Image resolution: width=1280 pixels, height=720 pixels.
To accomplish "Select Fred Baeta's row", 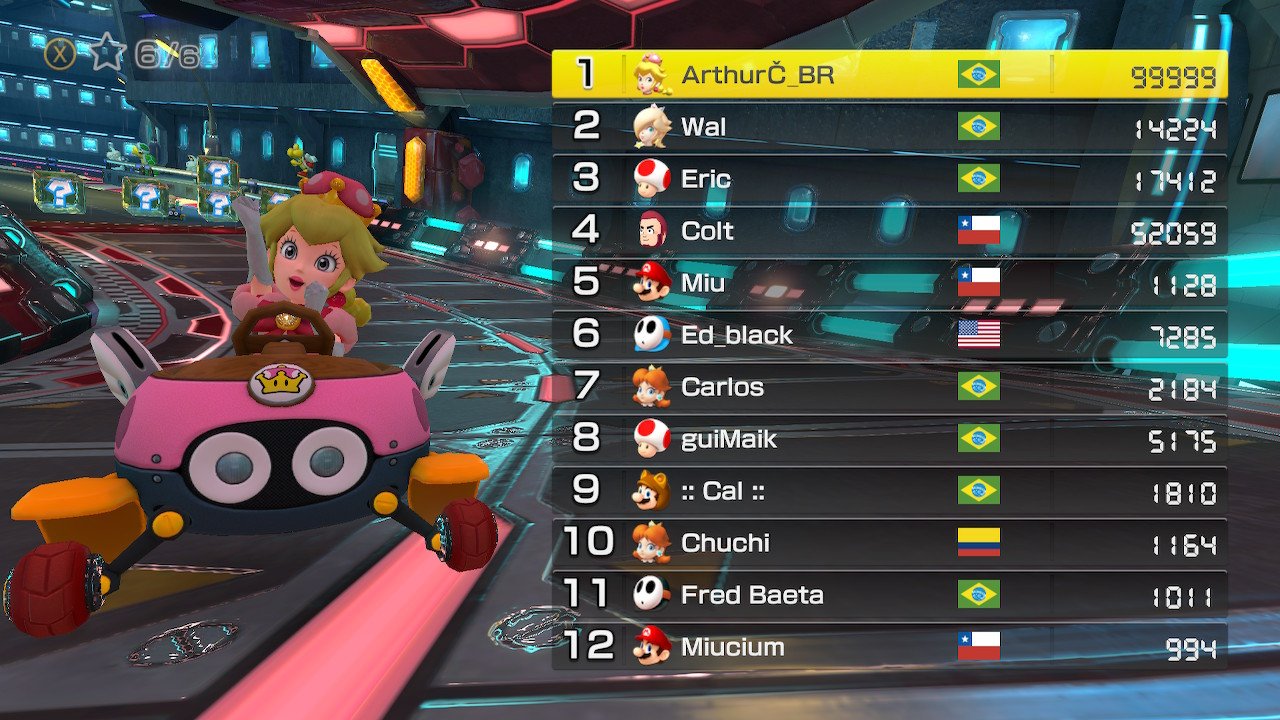I will point(889,595).
